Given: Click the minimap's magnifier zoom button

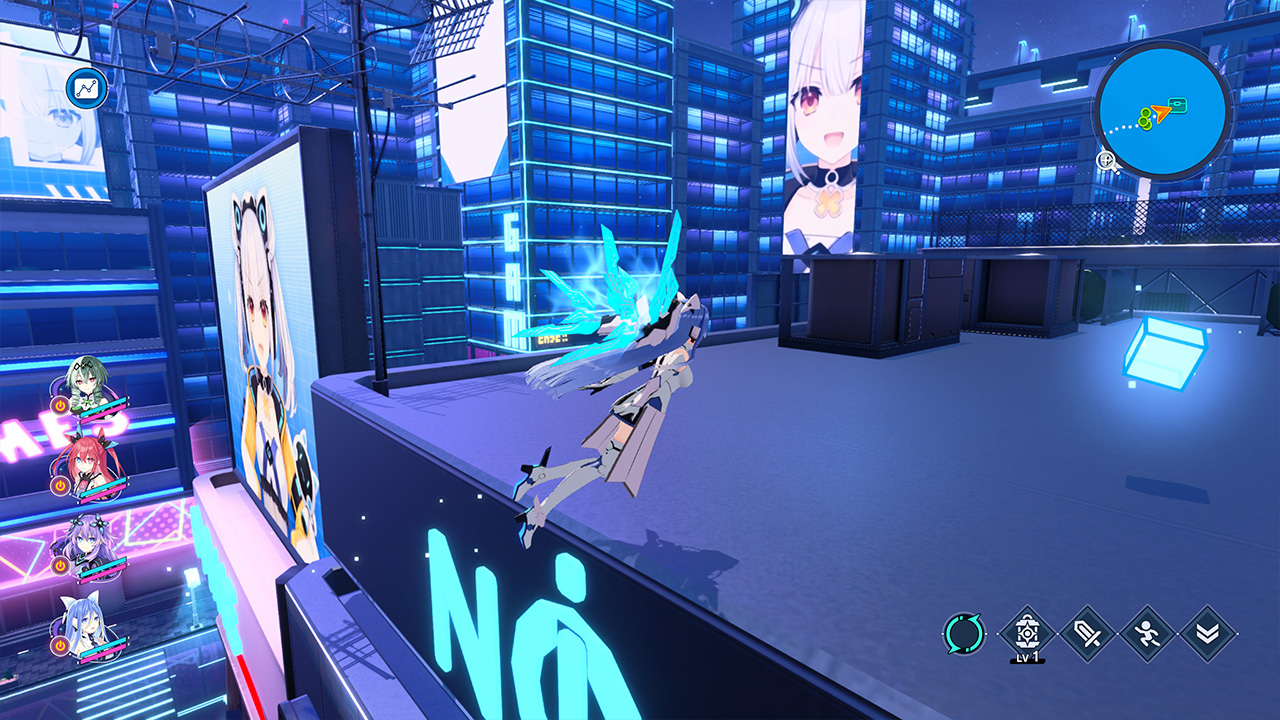Looking at the screenshot, I should point(1107,160).
